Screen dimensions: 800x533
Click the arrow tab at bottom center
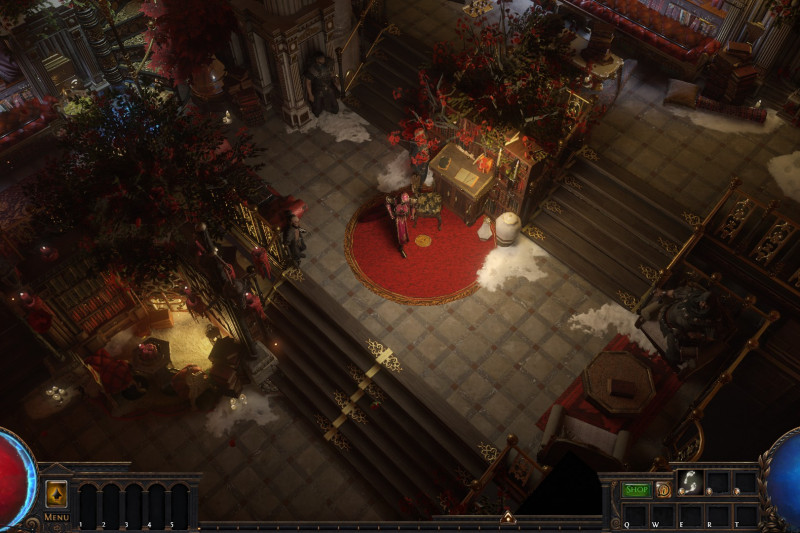(507, 518)
